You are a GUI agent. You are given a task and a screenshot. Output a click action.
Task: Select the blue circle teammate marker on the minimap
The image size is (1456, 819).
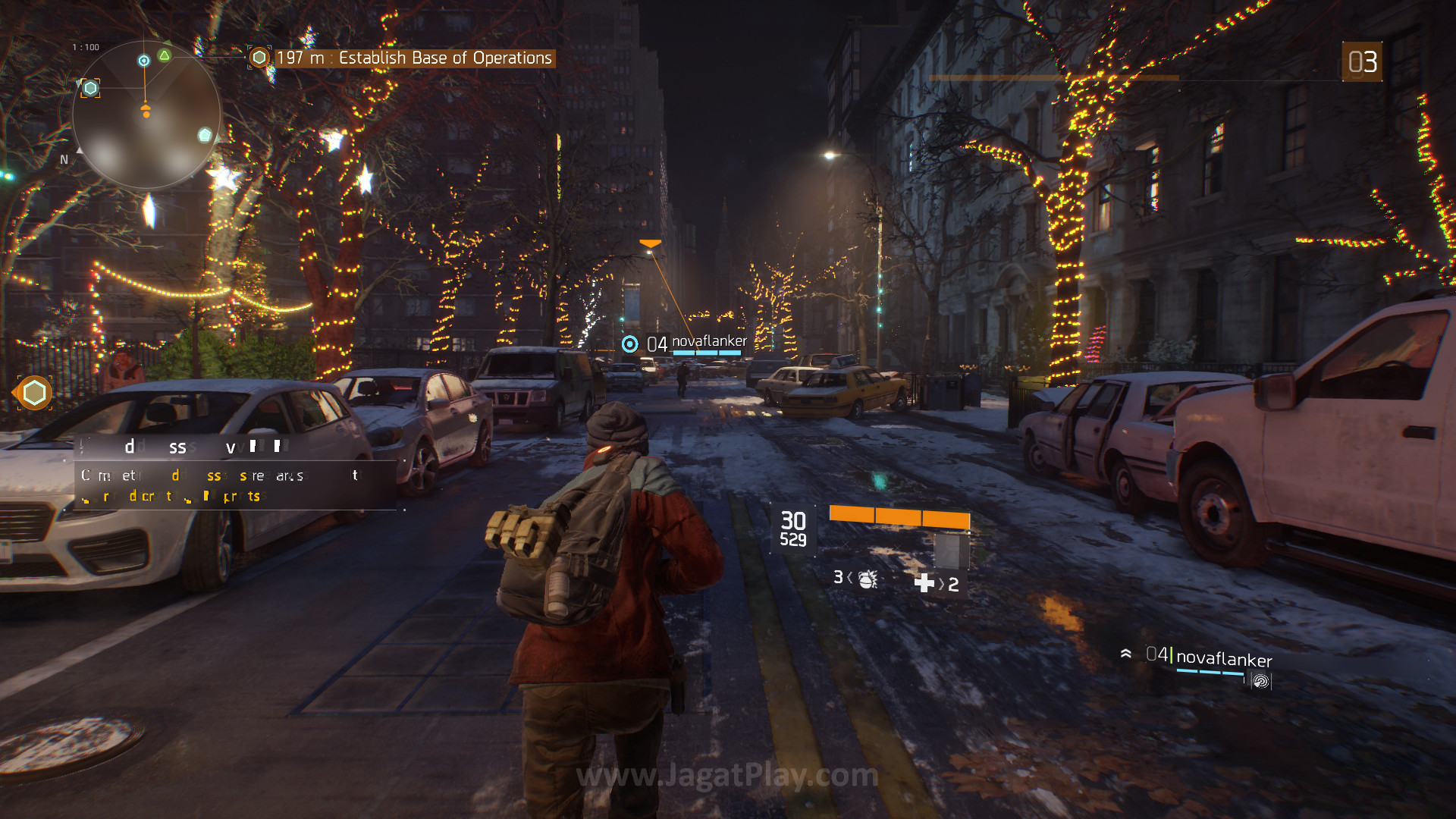tap(144, 61)
